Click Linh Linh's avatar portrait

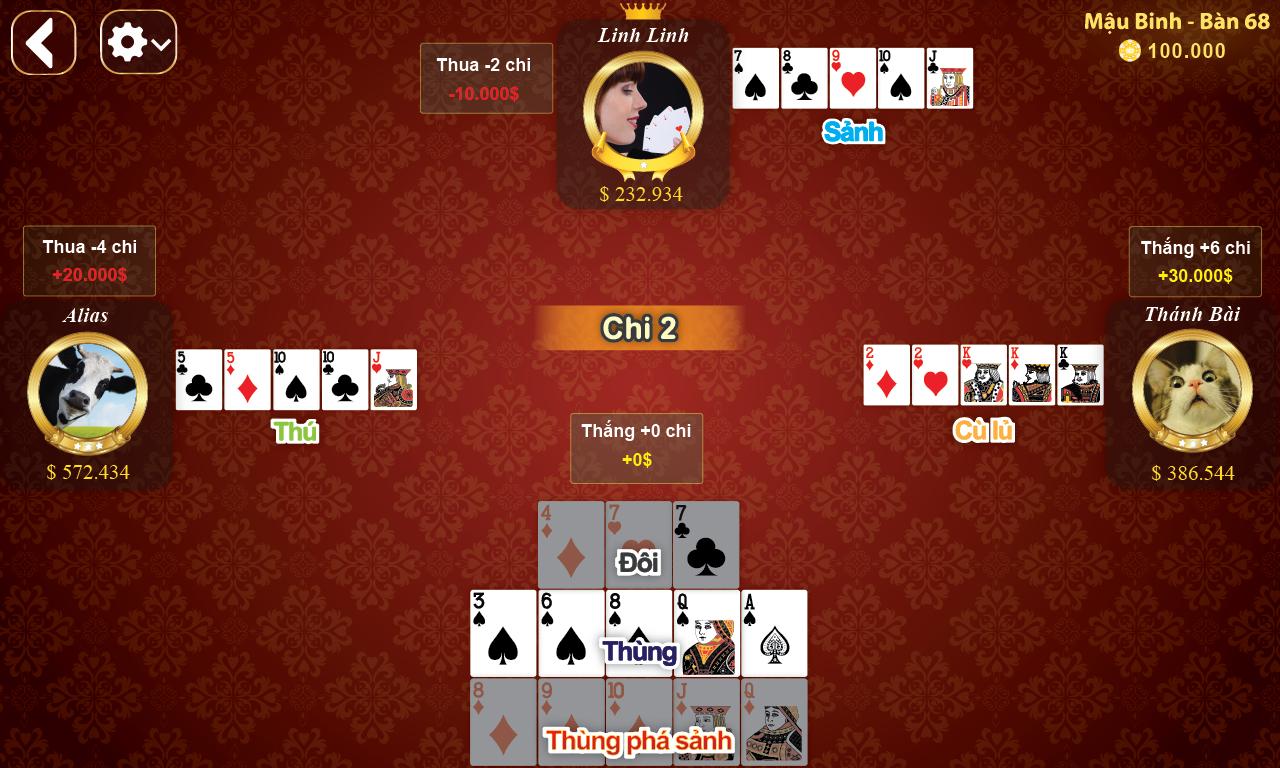click(643, 110)
